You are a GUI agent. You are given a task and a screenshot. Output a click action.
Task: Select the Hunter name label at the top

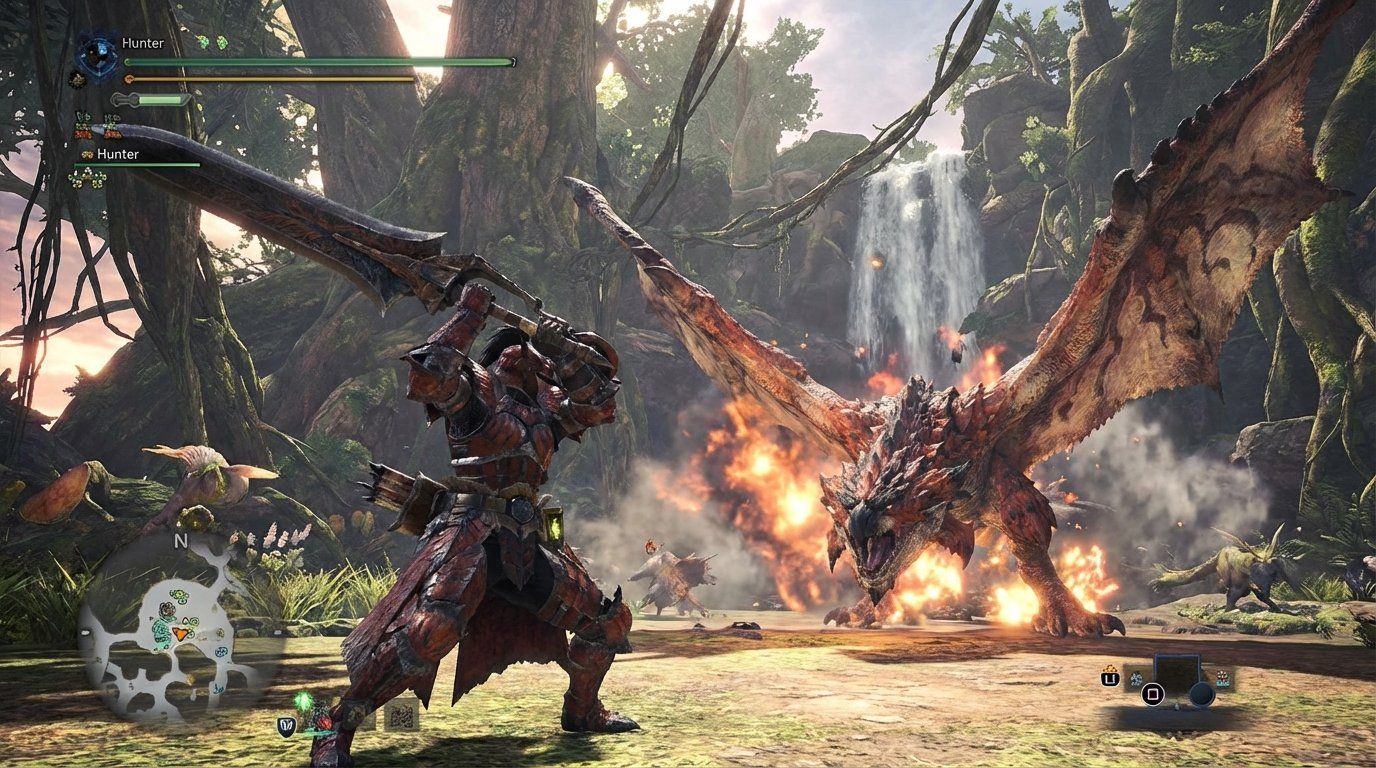(142, 43)
